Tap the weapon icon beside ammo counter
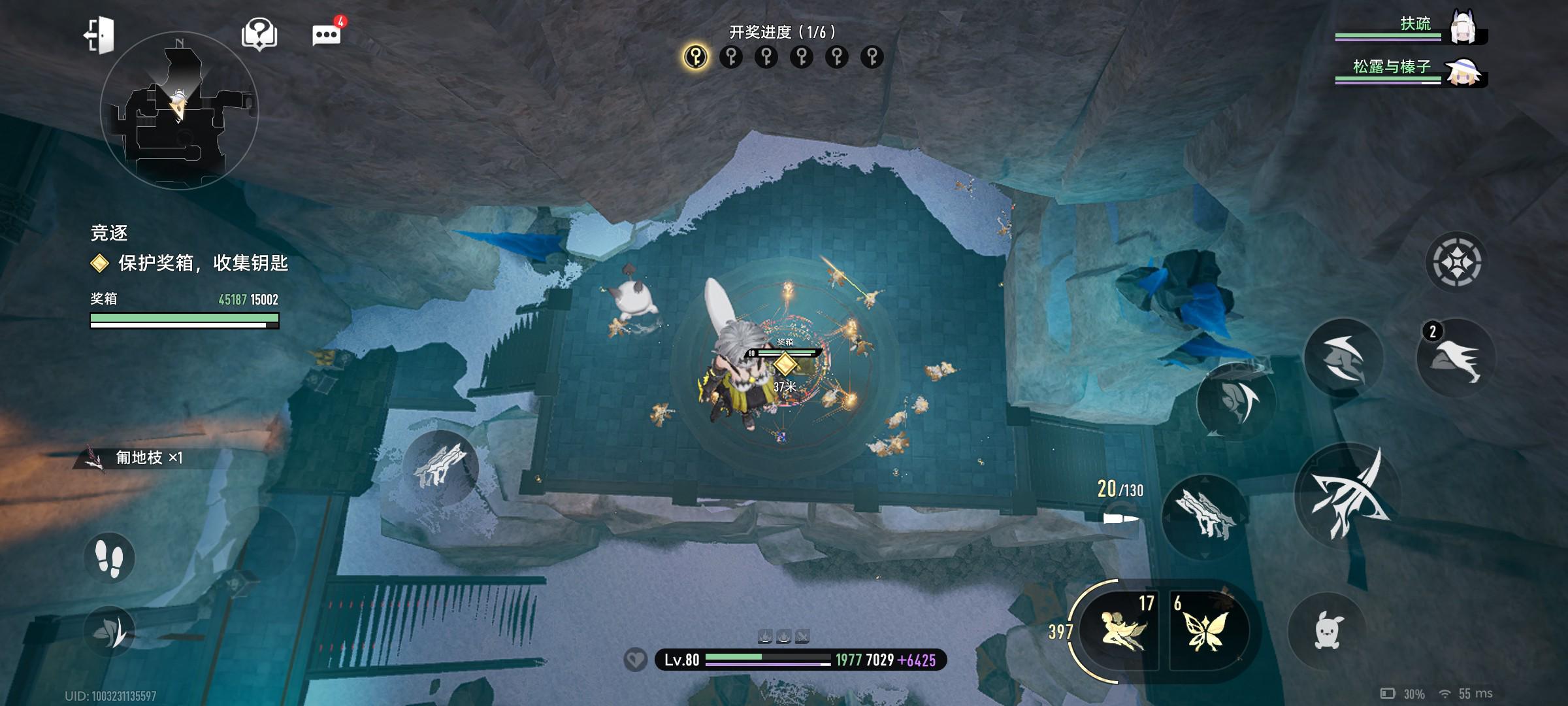 [1203, 514]
